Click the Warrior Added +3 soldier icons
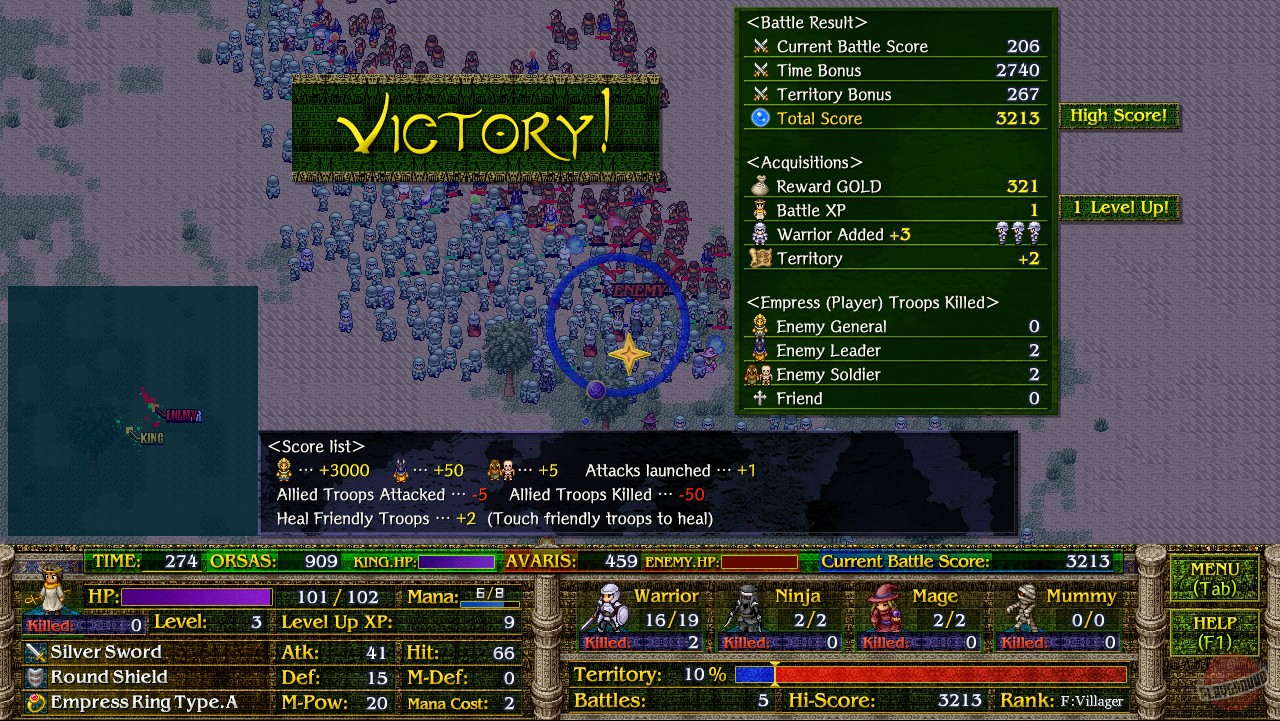The width and height of the screenshot is (1280, 721). (1018, 234)
